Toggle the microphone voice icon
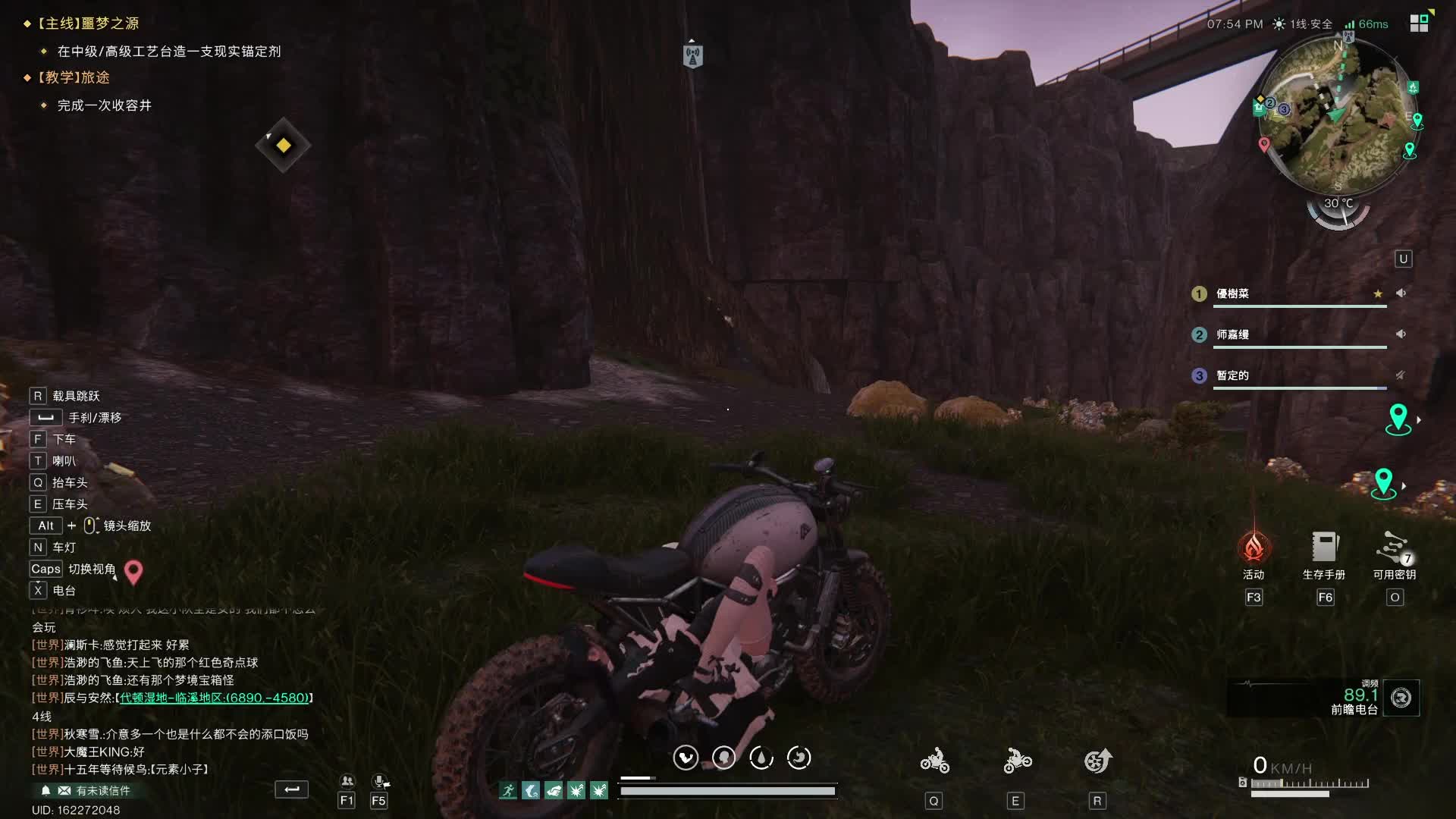 (379, 781)
